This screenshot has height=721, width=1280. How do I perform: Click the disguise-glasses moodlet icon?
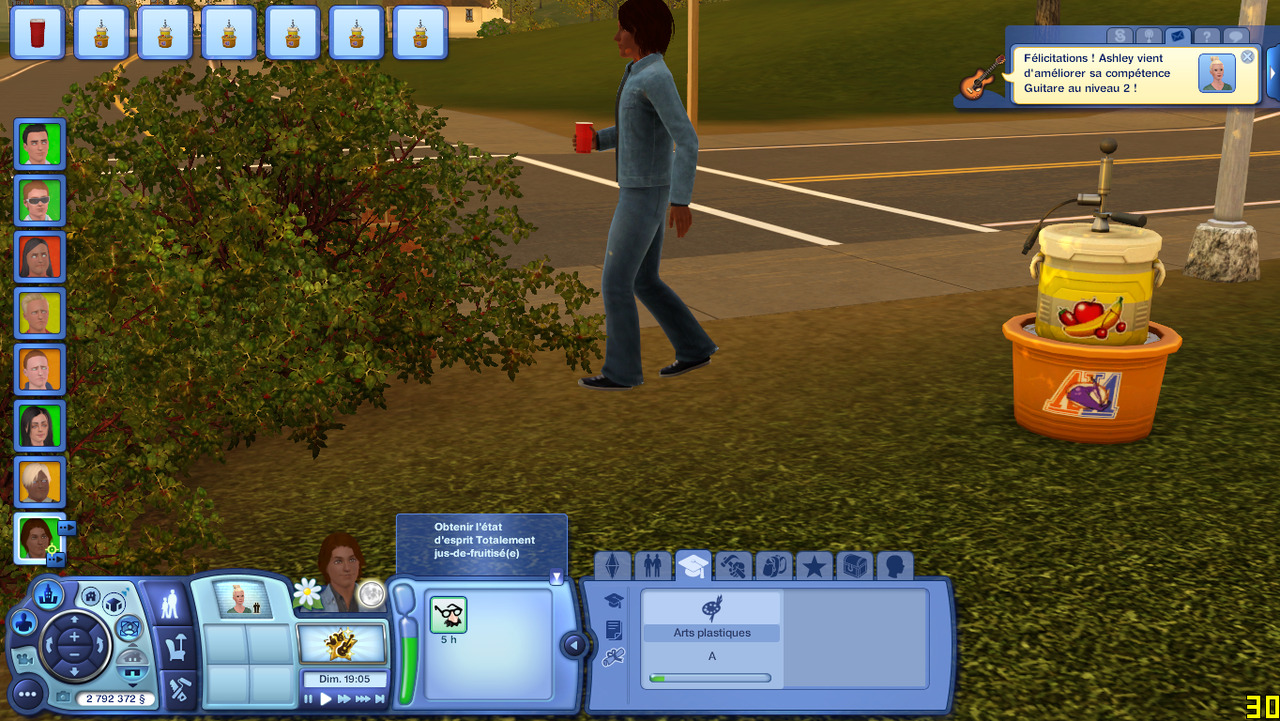448,615
